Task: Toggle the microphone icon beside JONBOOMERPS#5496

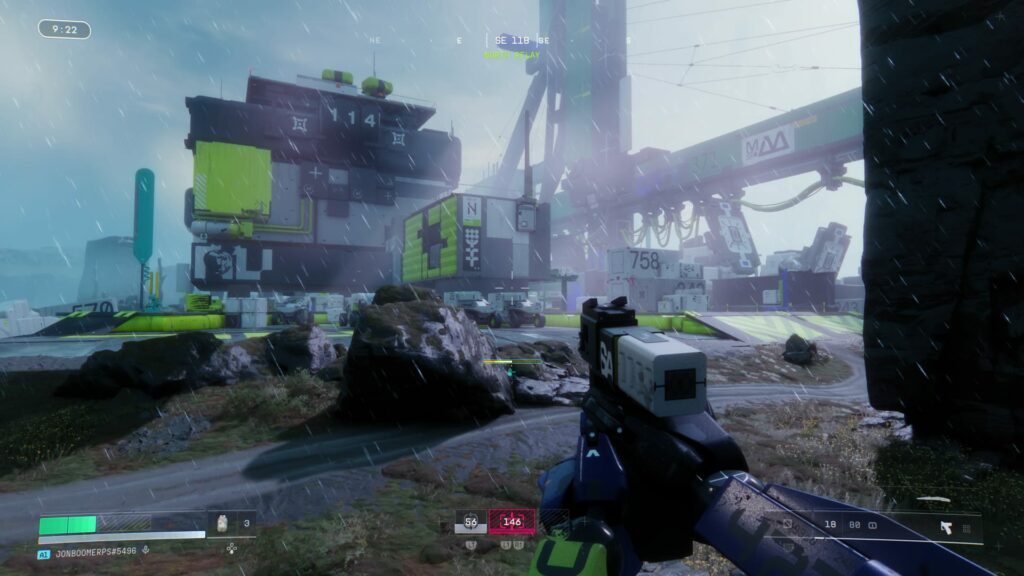Action: [146, 549]
